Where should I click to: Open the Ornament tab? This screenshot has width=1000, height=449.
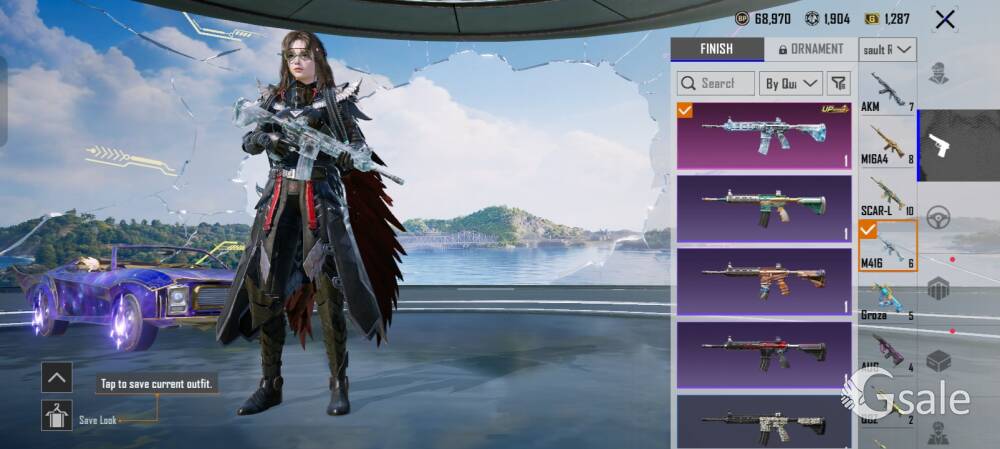pyautogui.click(x=811, y=49)
